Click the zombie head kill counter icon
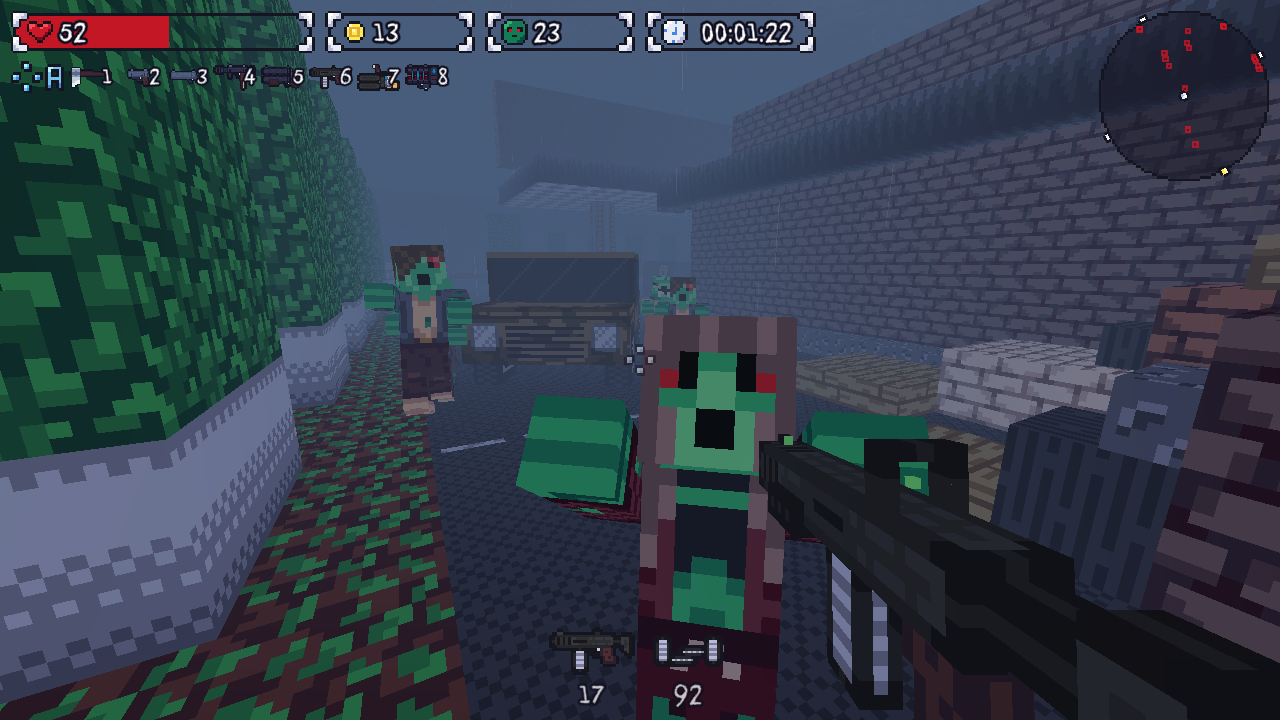 [x=512, y=30]
